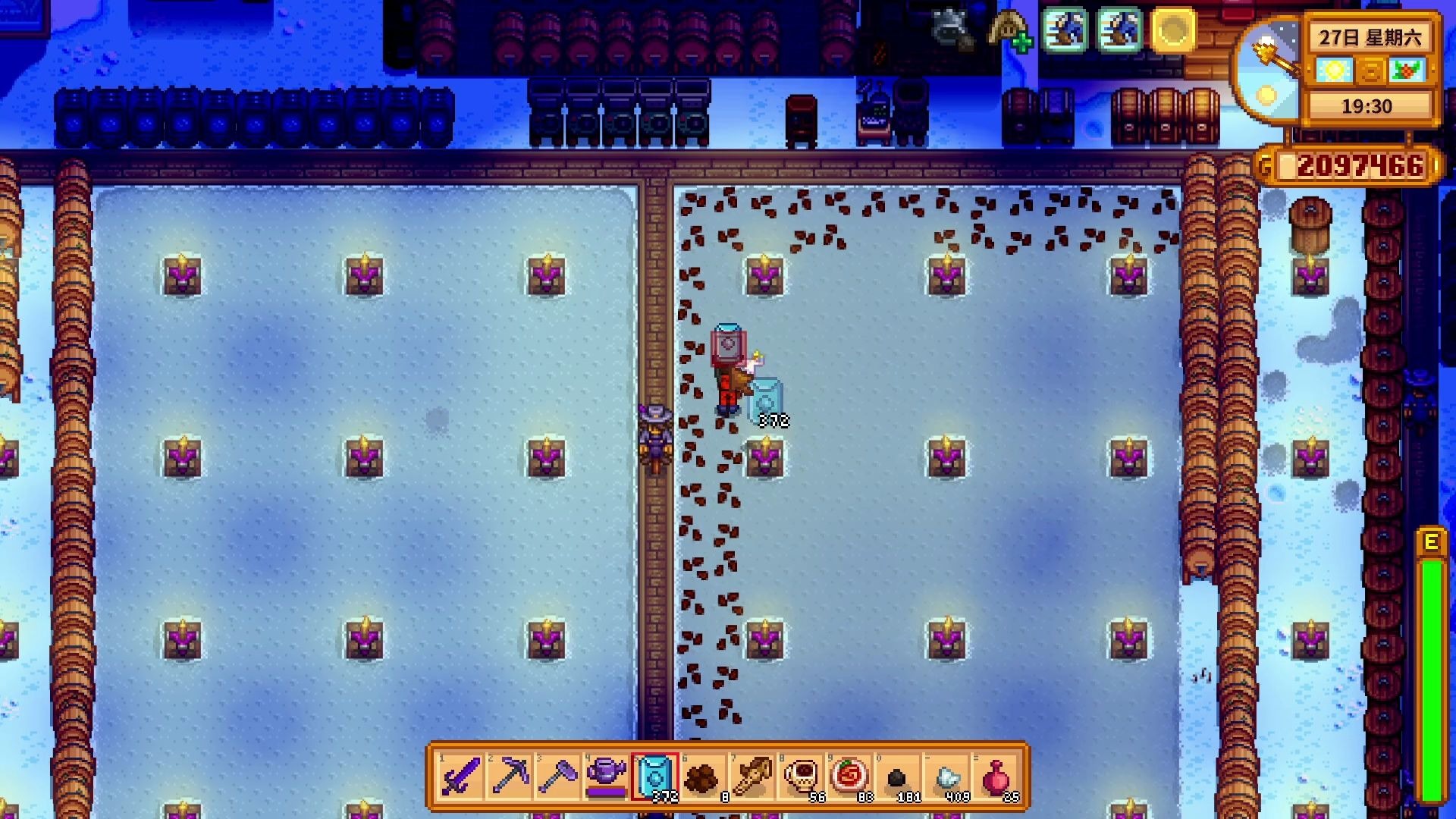Click the yellow round buff icon
This screenshot has height=819, width=1456.
1173,30
